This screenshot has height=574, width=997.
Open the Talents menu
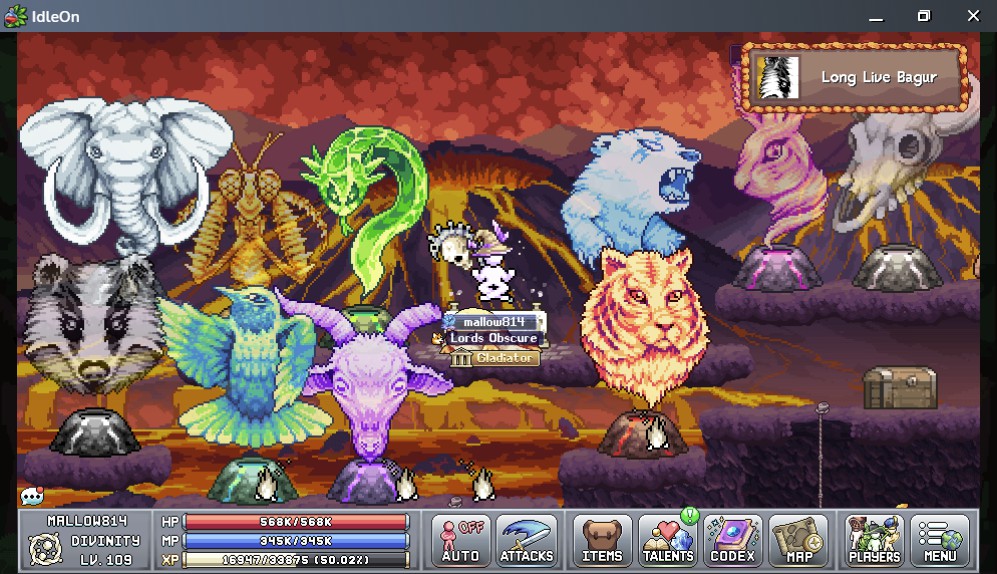[668, 540]
